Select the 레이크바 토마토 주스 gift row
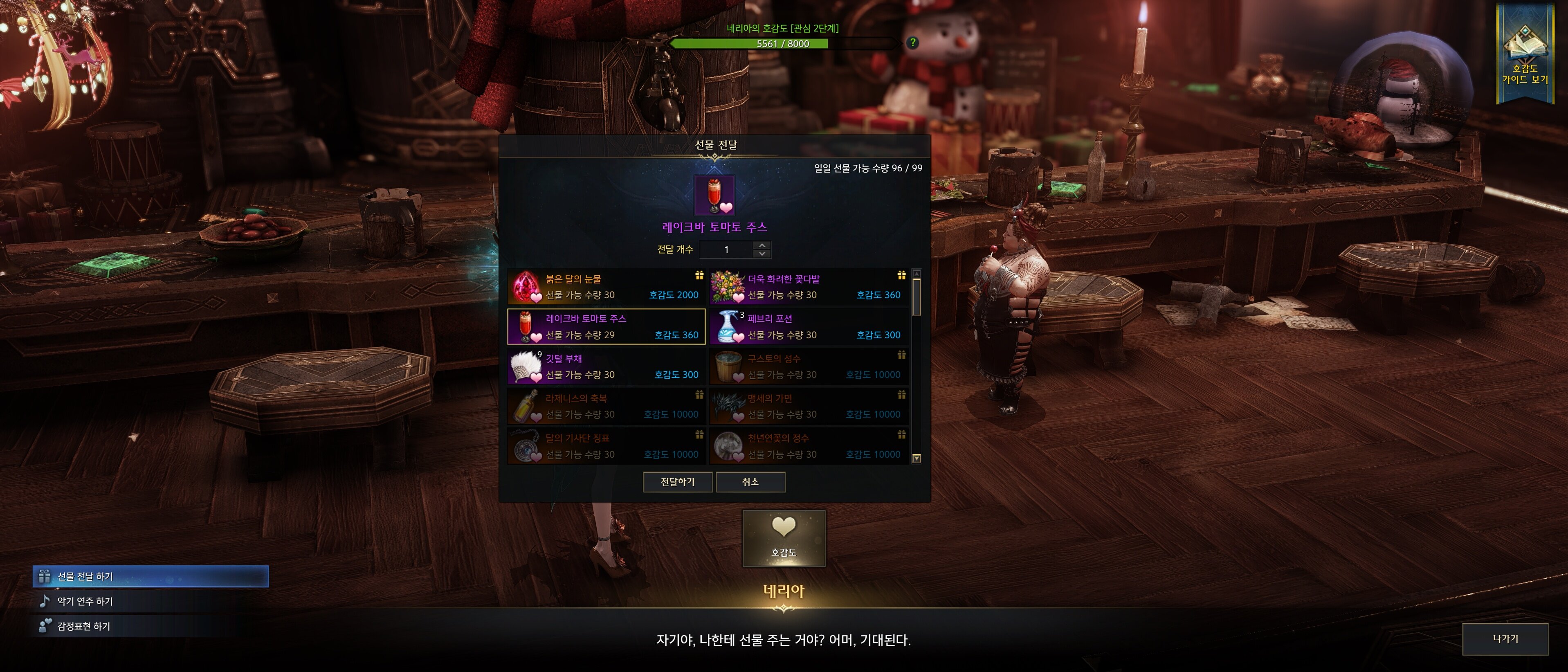 pyautogui.click(x=606, y=327)
